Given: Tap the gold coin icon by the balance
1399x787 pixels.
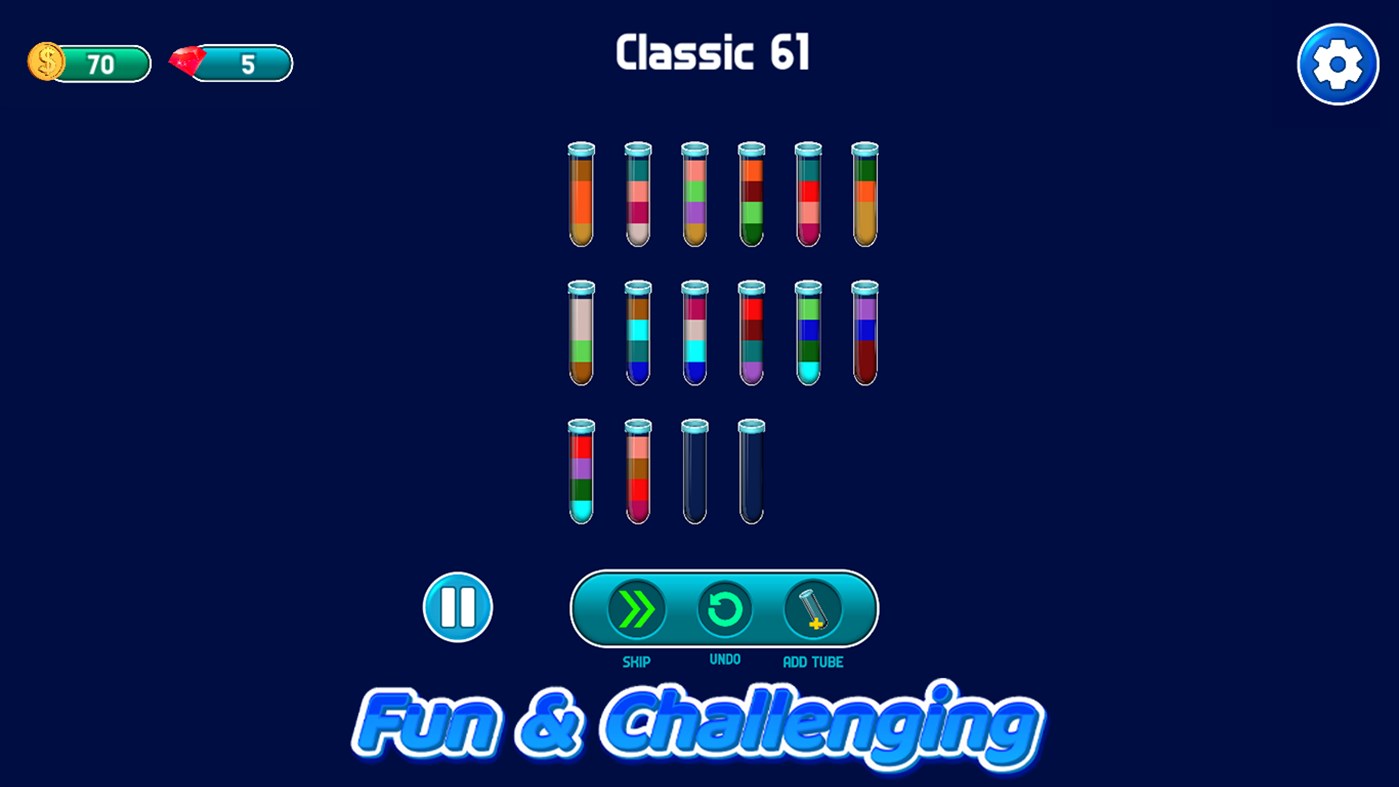Looking at the screenshot, I should pyautogui.click(x=44, y=61).
